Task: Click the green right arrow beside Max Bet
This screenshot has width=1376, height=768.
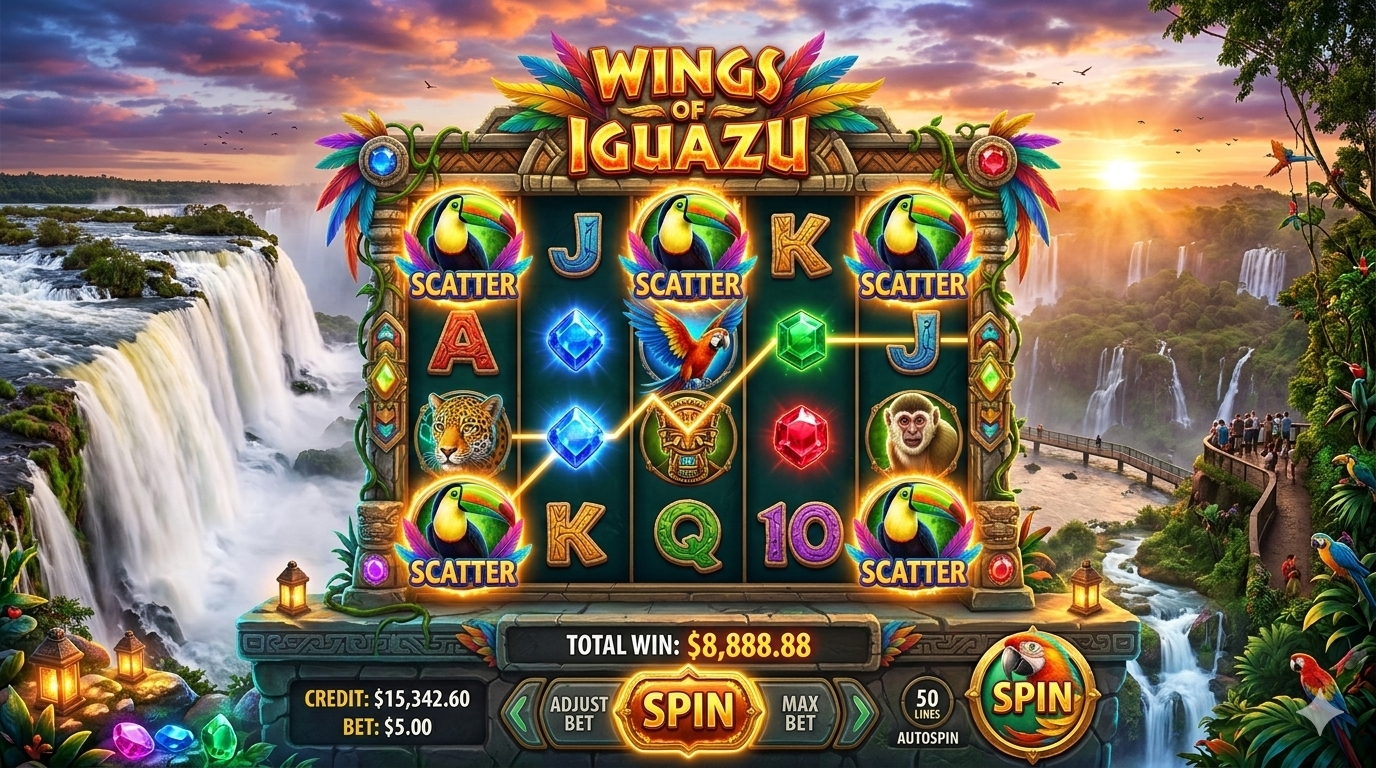Action: pyautogui.click(x=856, y=712)
